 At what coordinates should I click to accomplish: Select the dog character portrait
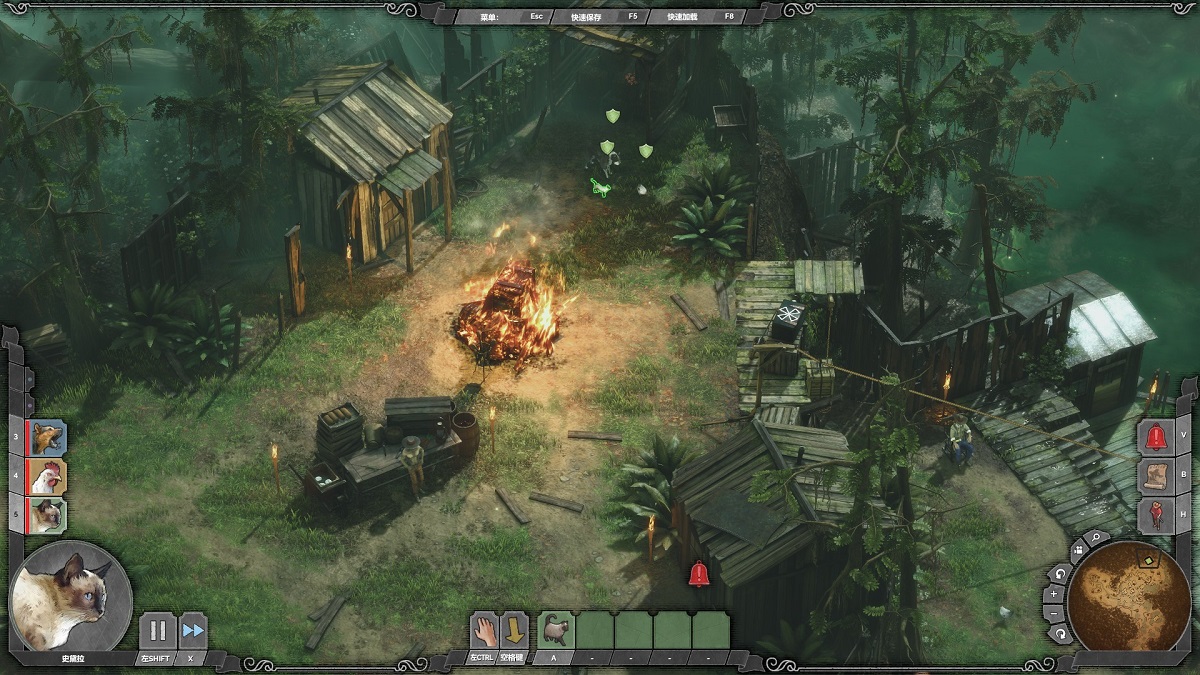[46, 437]
